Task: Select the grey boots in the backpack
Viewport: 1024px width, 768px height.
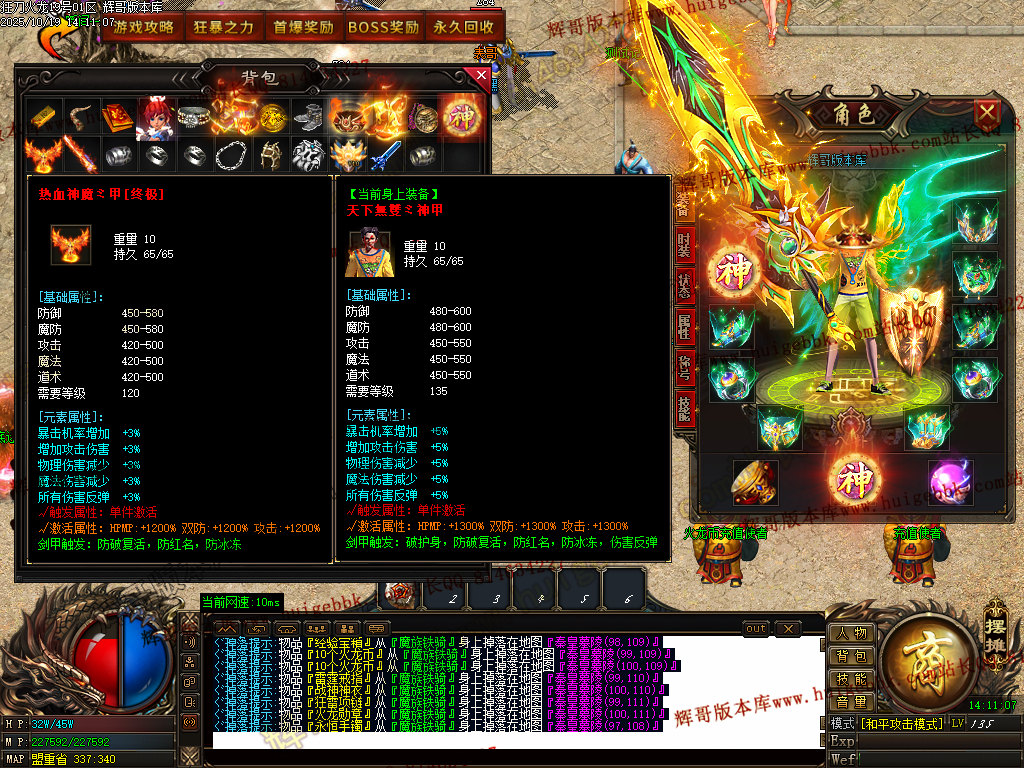Action: point(308,117)
